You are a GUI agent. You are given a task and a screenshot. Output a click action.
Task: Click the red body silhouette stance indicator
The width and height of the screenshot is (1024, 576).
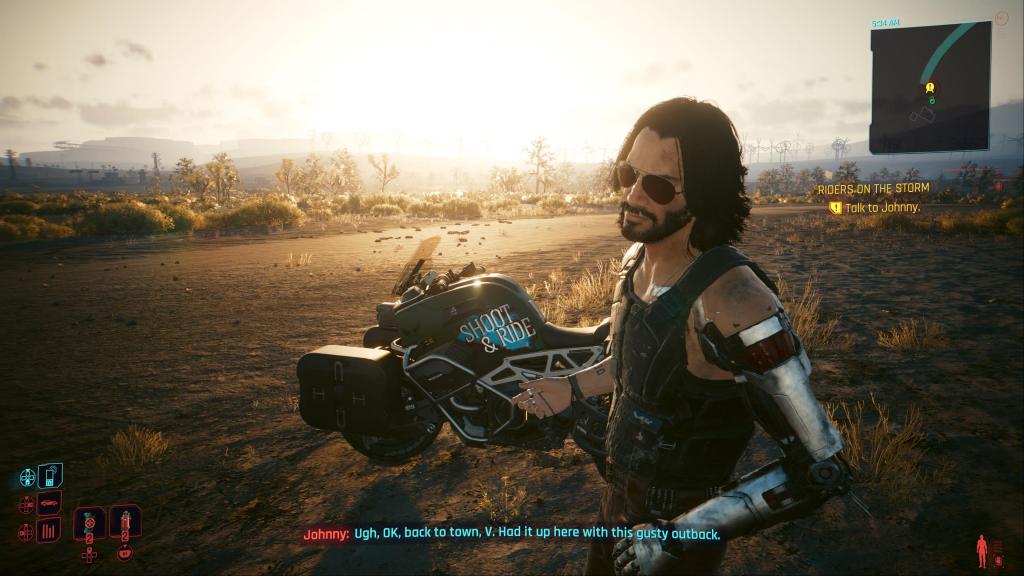[x=982, y=550]
